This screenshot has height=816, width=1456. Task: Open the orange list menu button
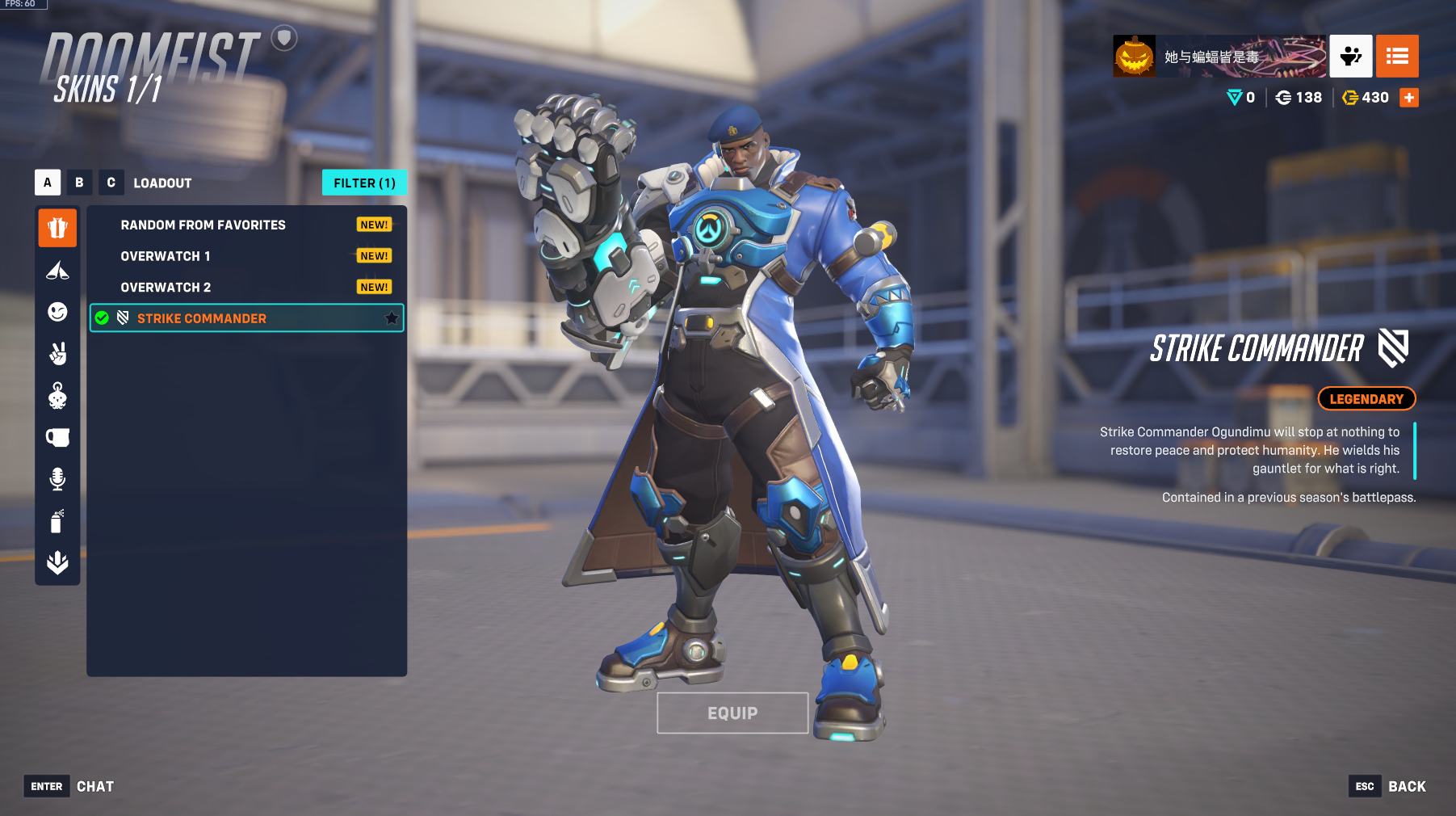[1397, 57]
